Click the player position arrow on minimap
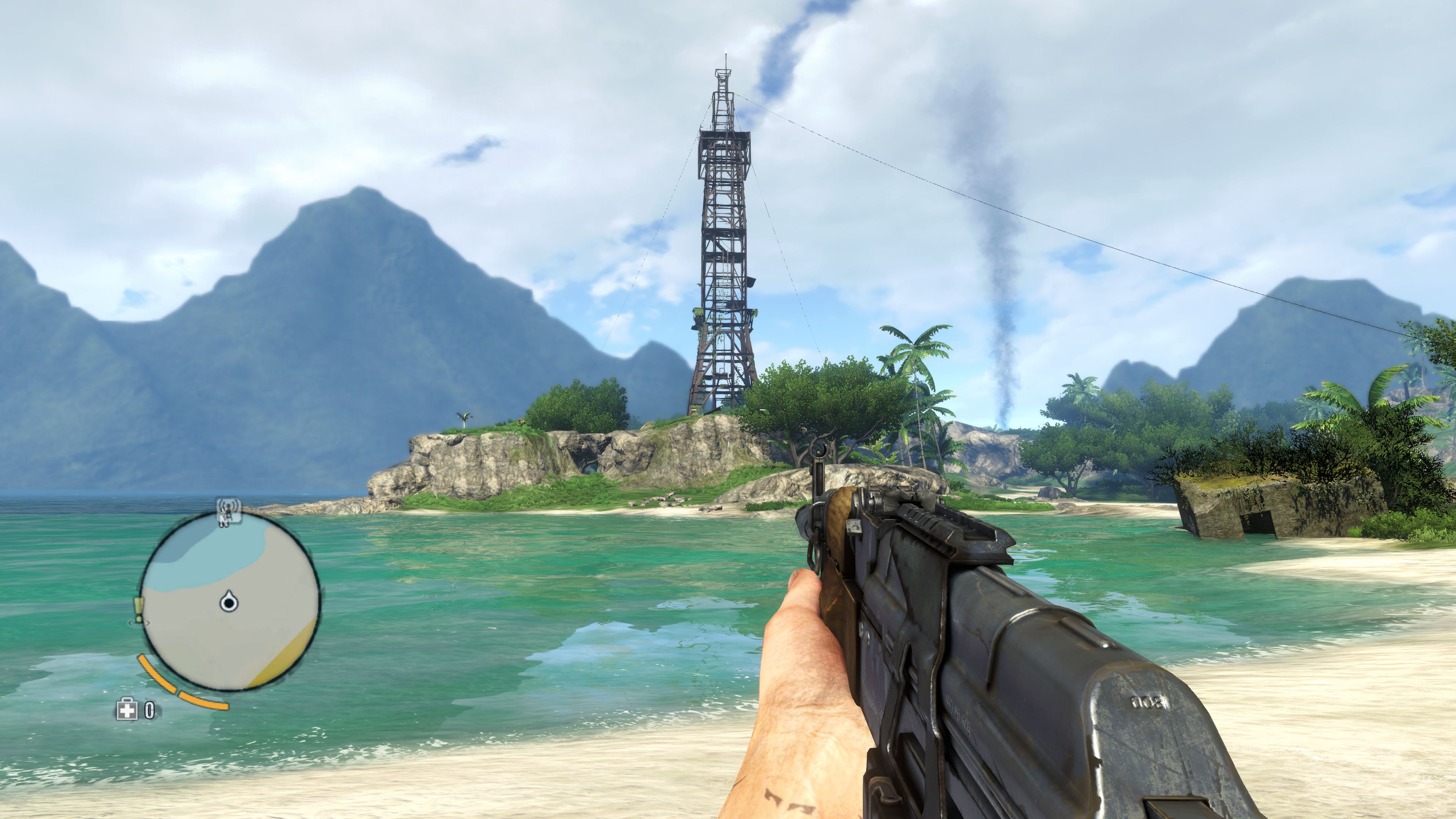 click(229, 601)
